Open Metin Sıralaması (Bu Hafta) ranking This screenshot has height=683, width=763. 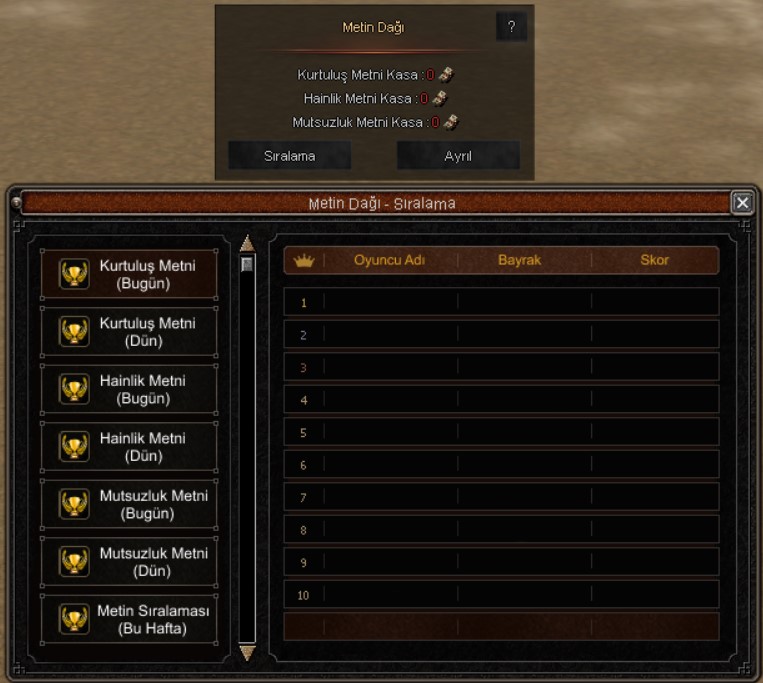click(129, 619)
